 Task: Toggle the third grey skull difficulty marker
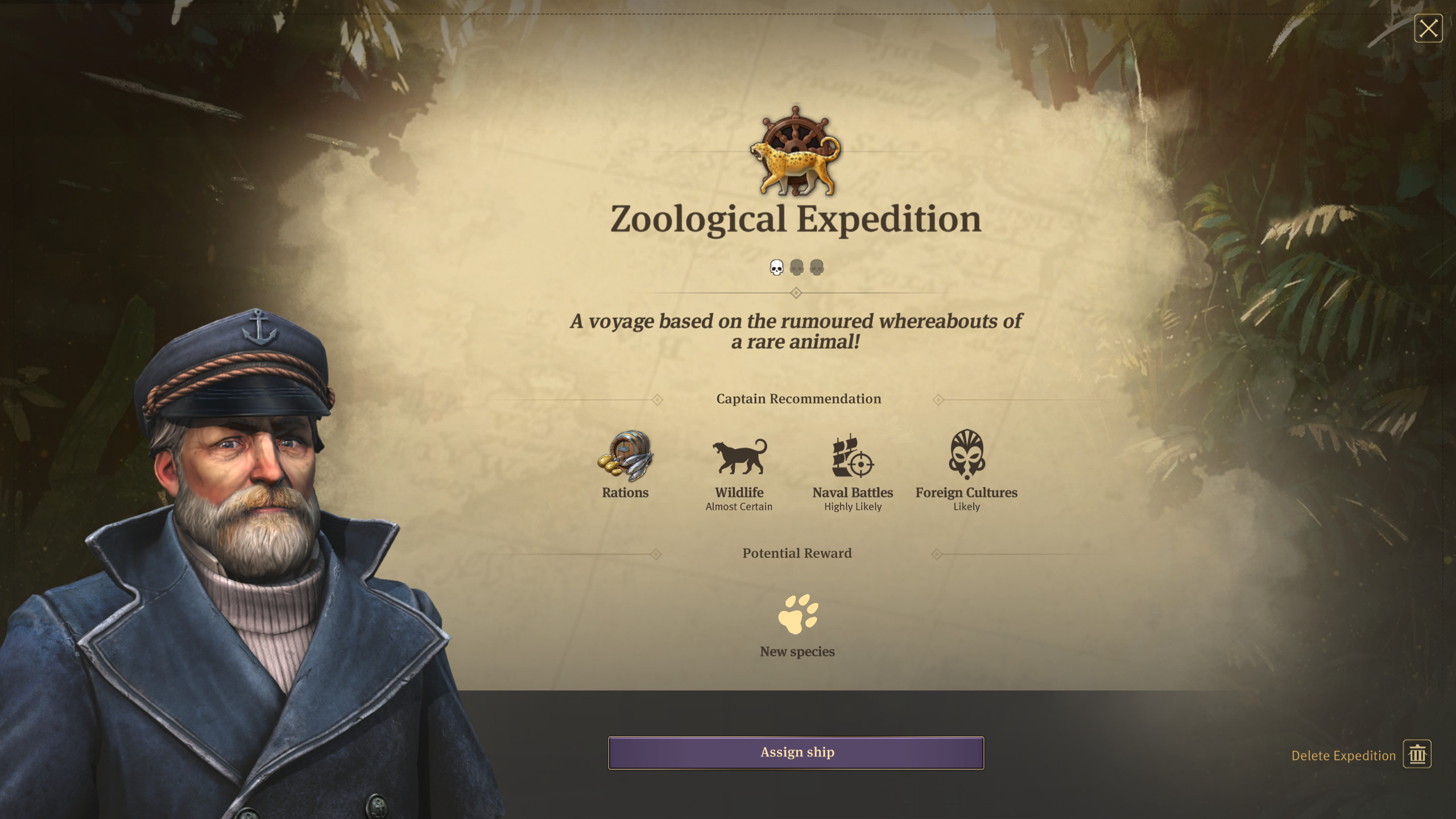[817, 266]
